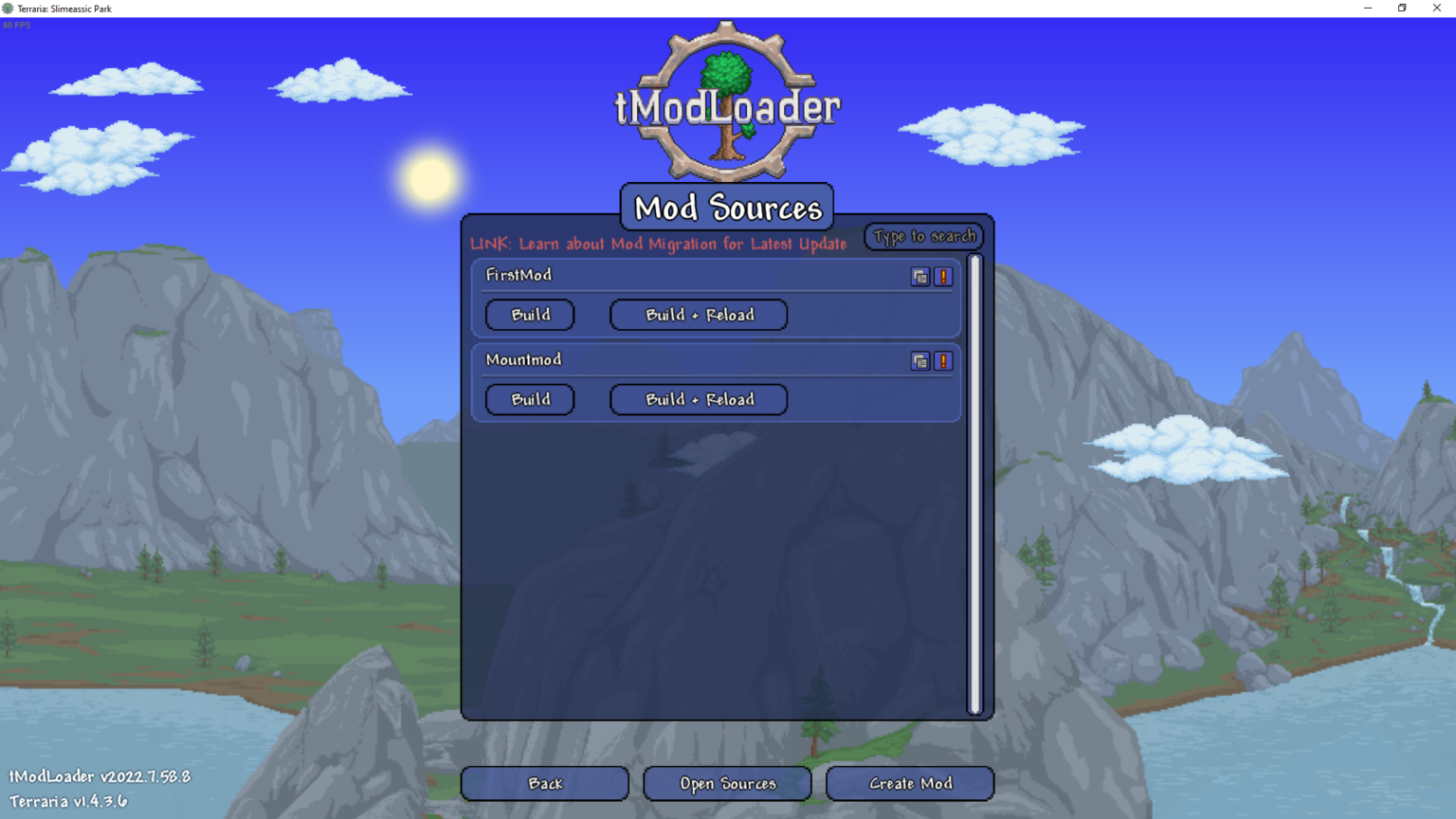Click the Mod Sources heading
Viewport: 1456px width, 819px height.
pyautogui.click(x=726, y=207)
